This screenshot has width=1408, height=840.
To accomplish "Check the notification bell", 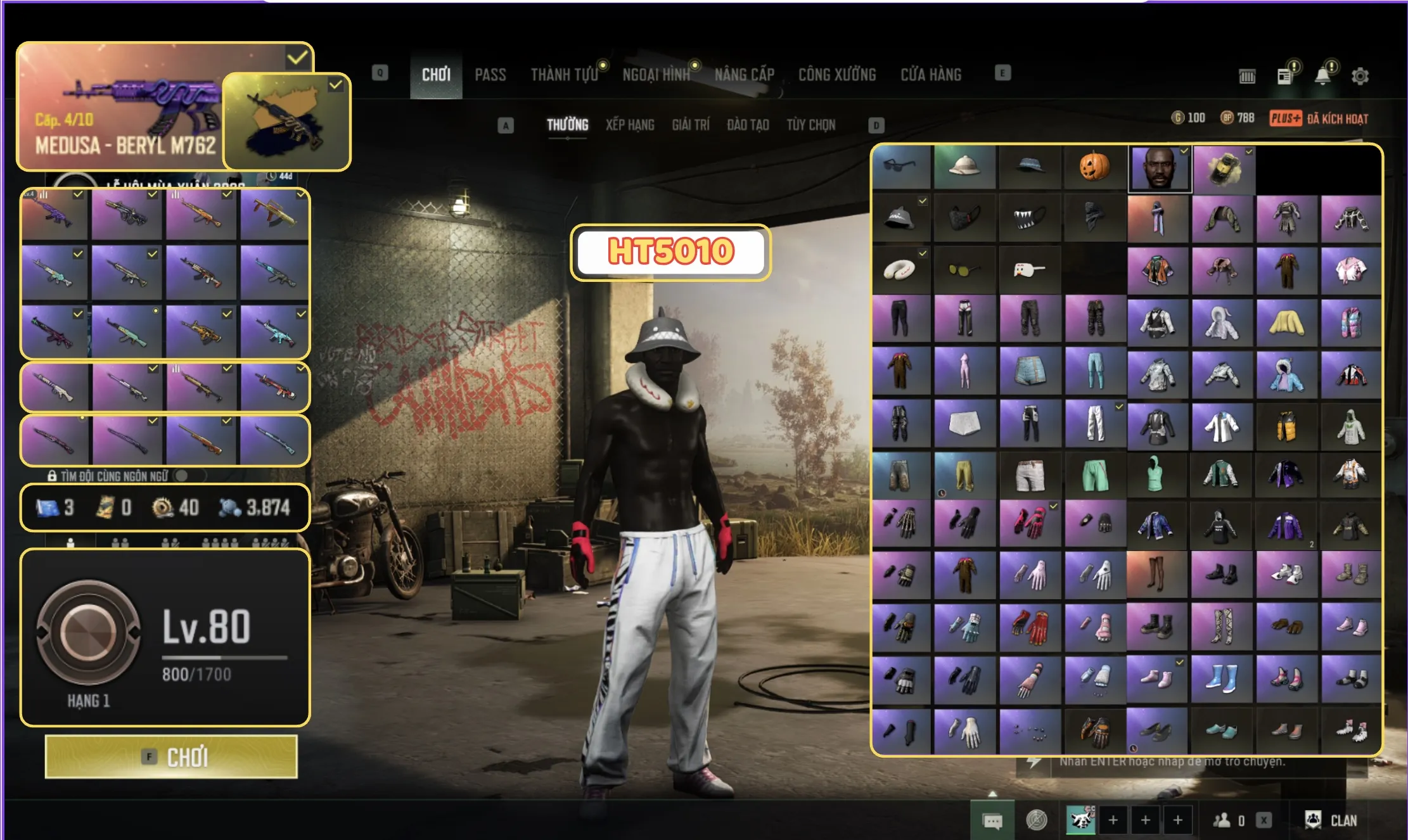I will [1322, 76].
